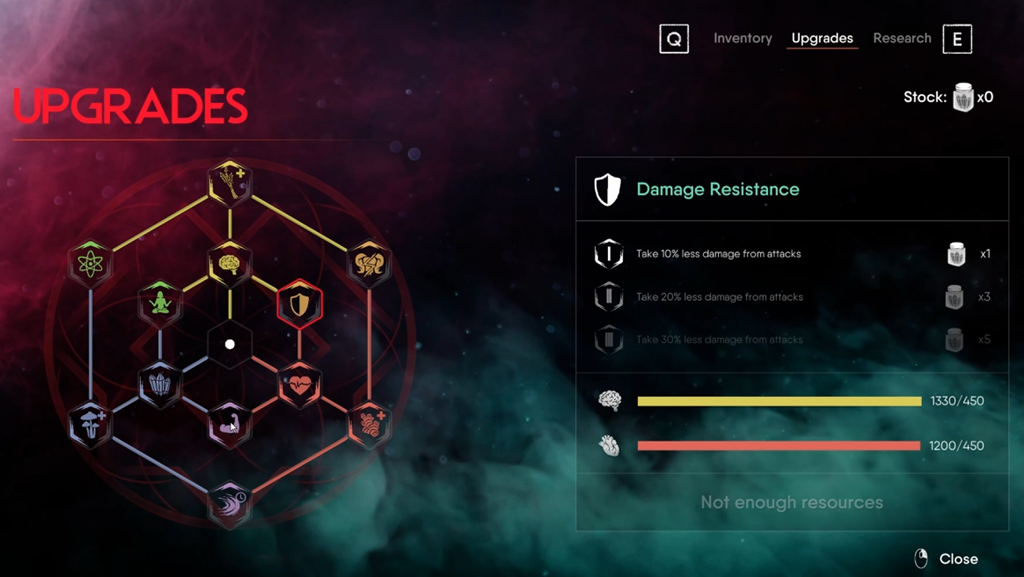Select the meditating figure upgrade node
This screenshot has height=577, width=1024.
[x=160, y=303]
